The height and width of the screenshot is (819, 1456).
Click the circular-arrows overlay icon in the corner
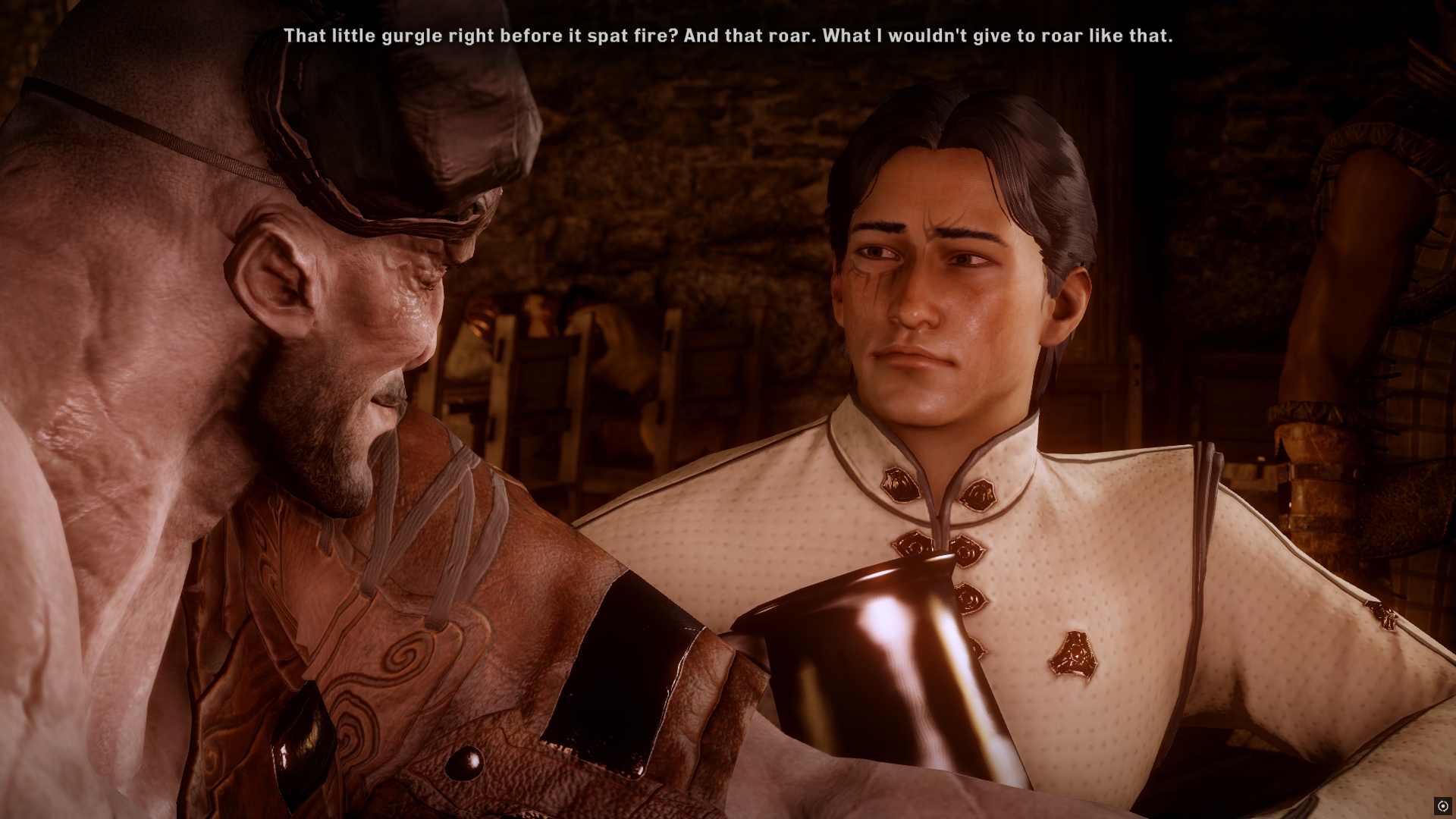(x=1442, y=805)
